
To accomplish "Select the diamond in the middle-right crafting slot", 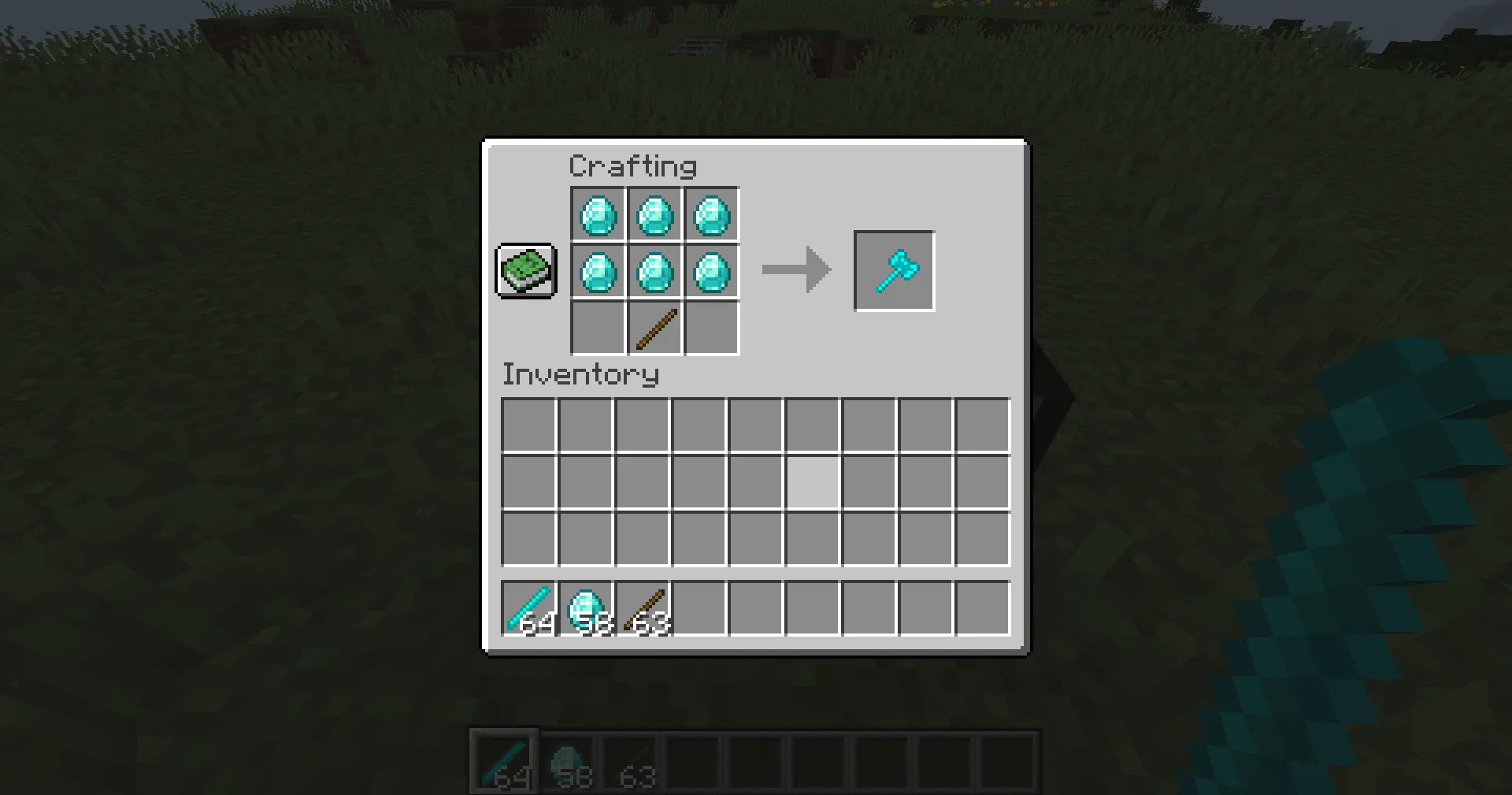I will pyautogui.click(x=713, y=272).
